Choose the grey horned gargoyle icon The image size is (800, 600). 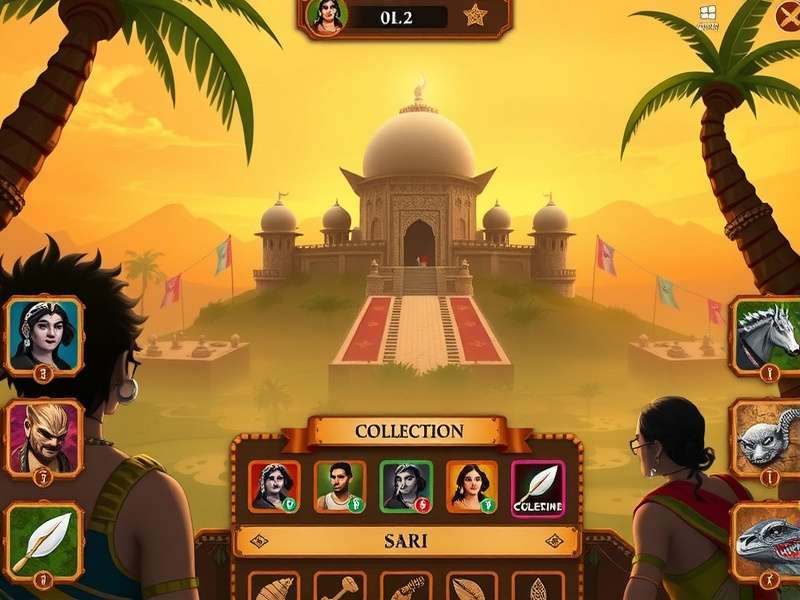[768, 436]
